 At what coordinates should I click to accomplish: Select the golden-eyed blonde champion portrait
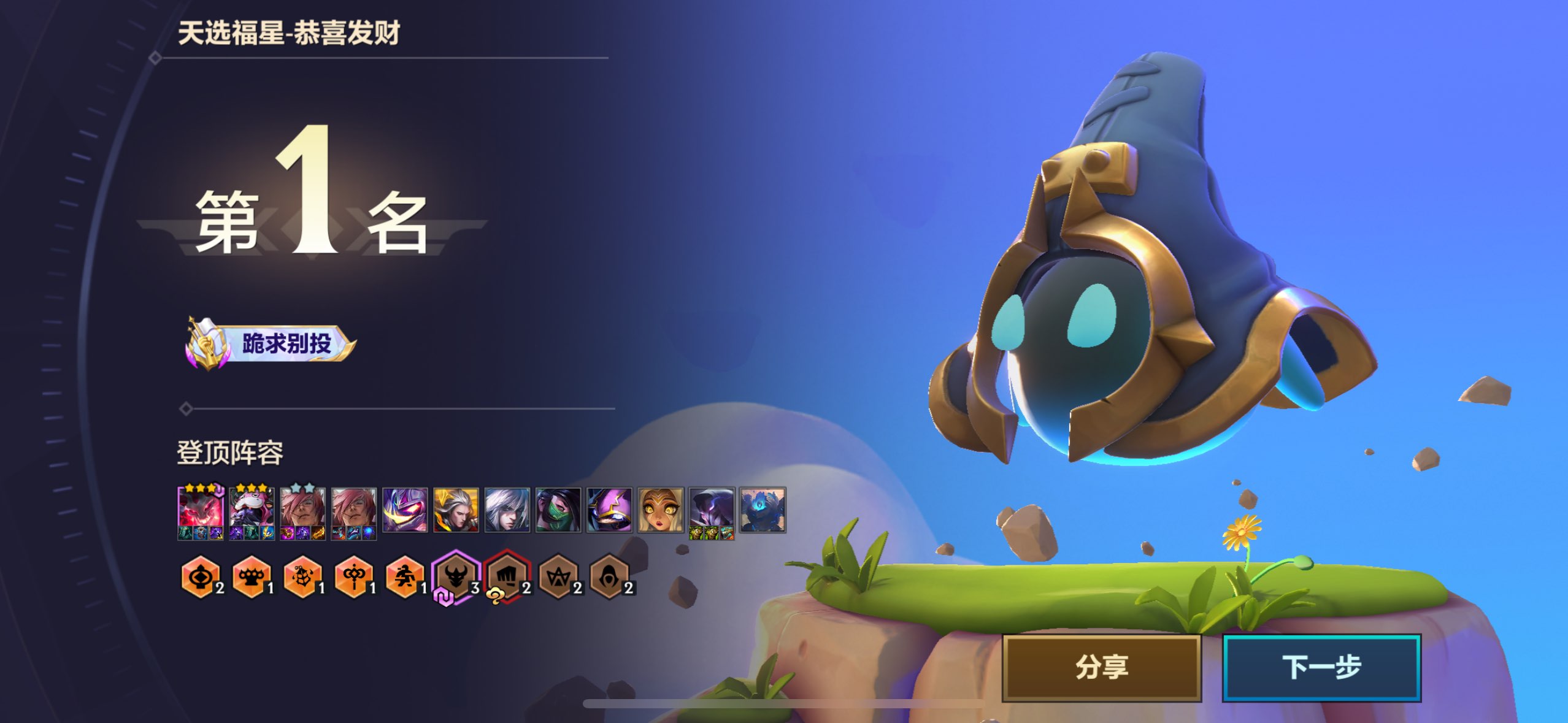click(x=661, y=510)
